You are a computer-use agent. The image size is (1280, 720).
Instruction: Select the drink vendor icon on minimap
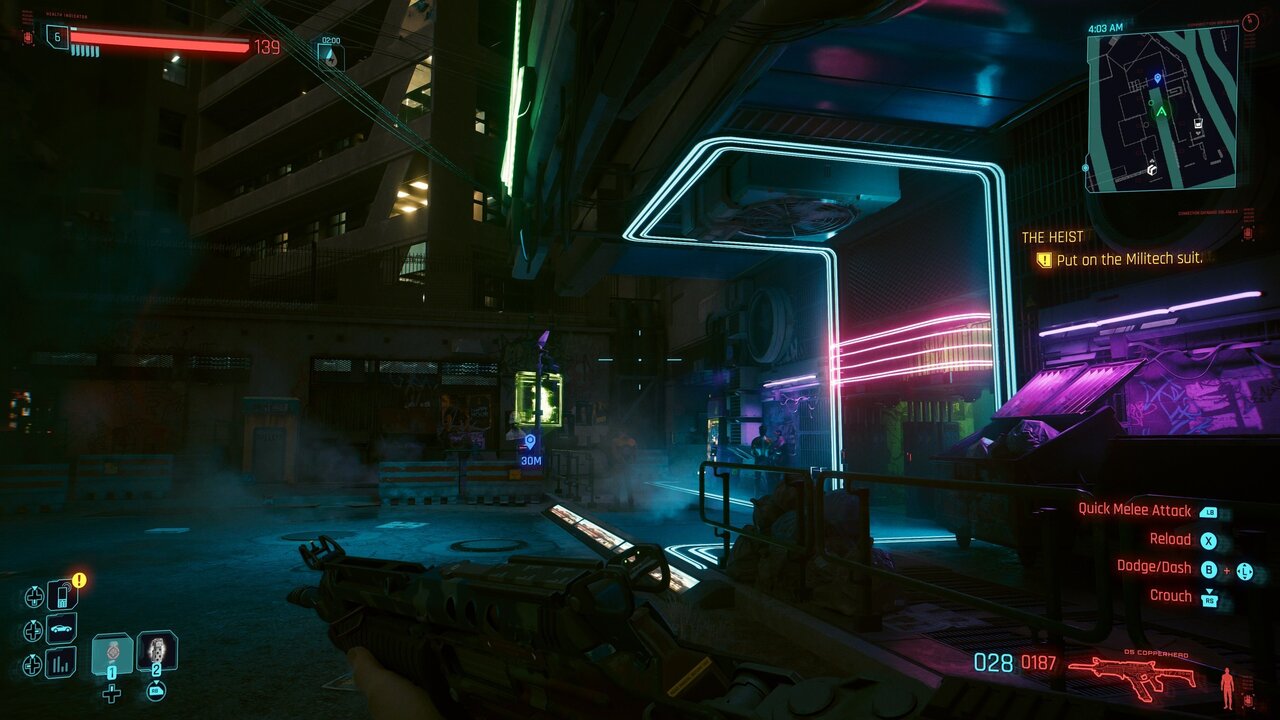coord(1197,125)
